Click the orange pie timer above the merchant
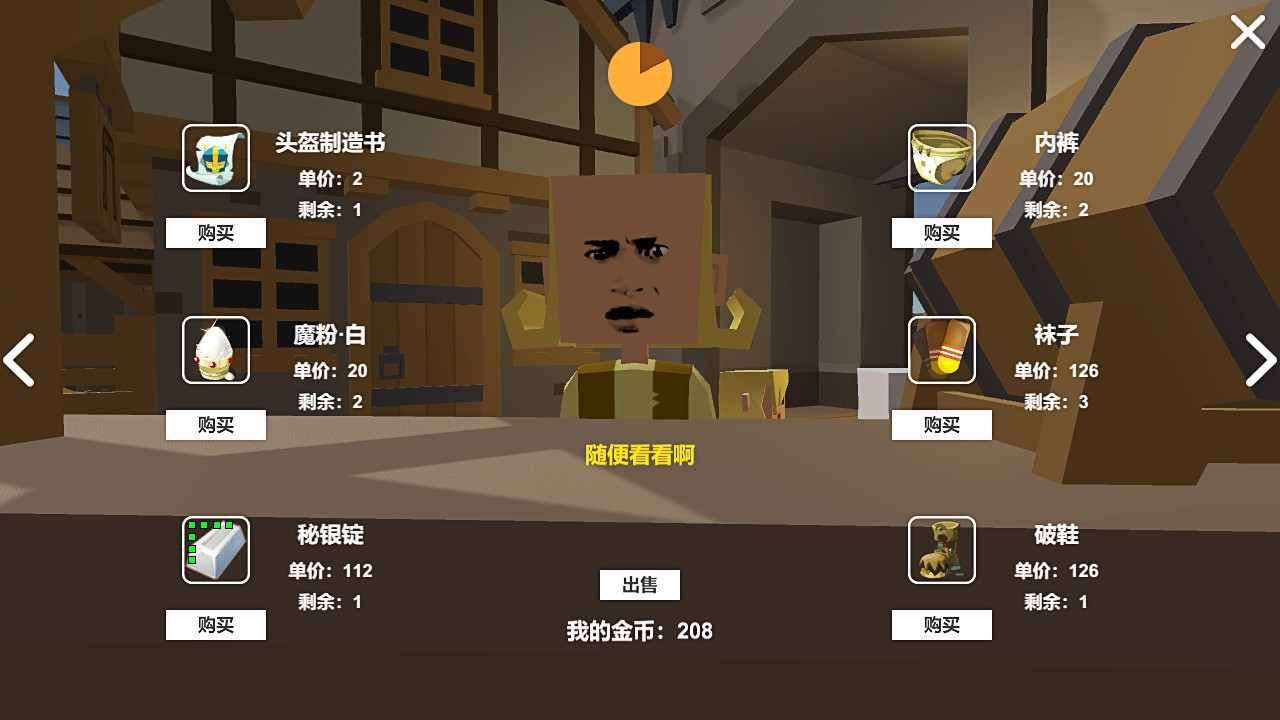This screenshot has height=720, width=1280. tap(641, 73)
